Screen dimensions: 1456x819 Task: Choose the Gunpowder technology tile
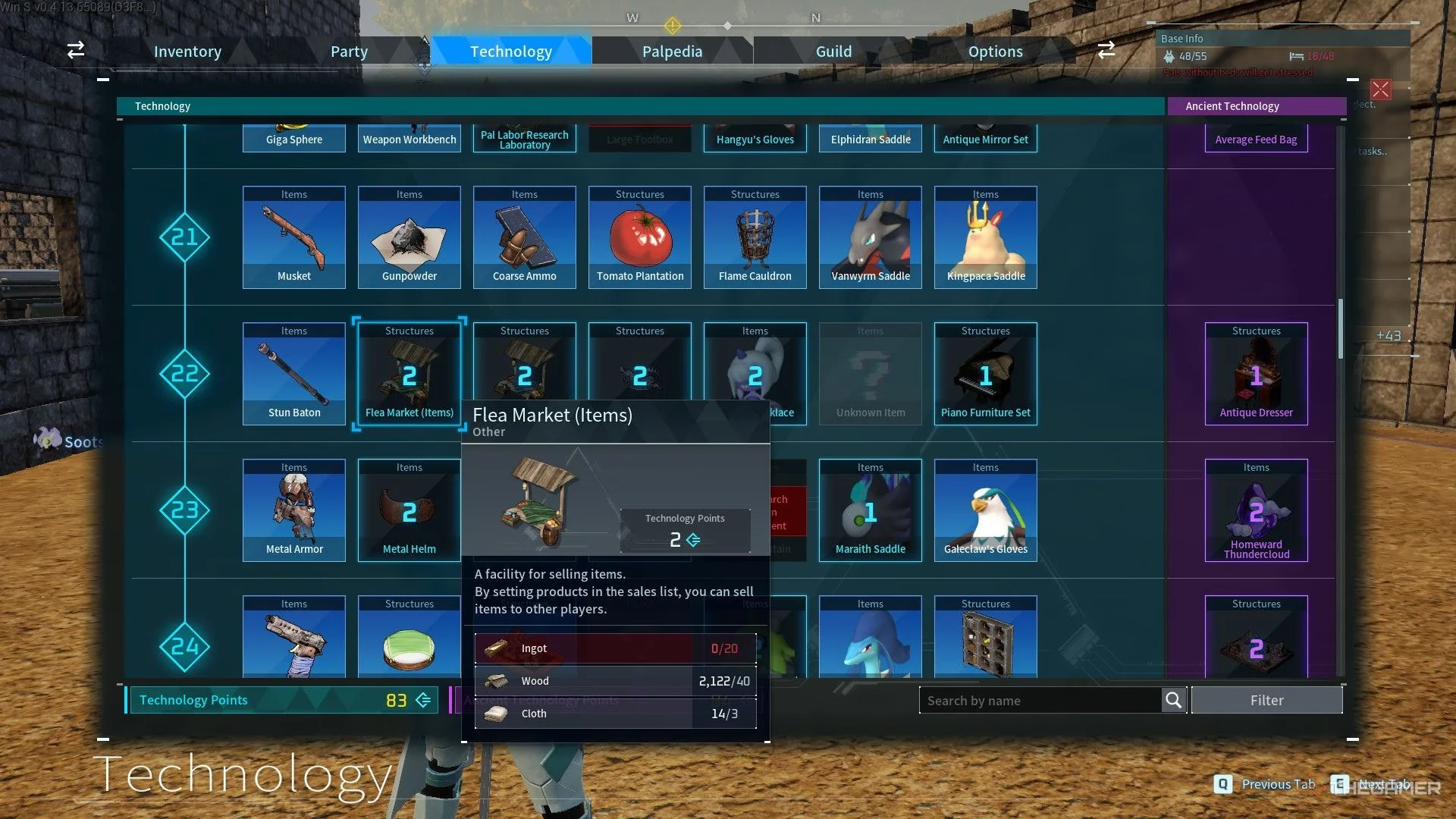409,237
